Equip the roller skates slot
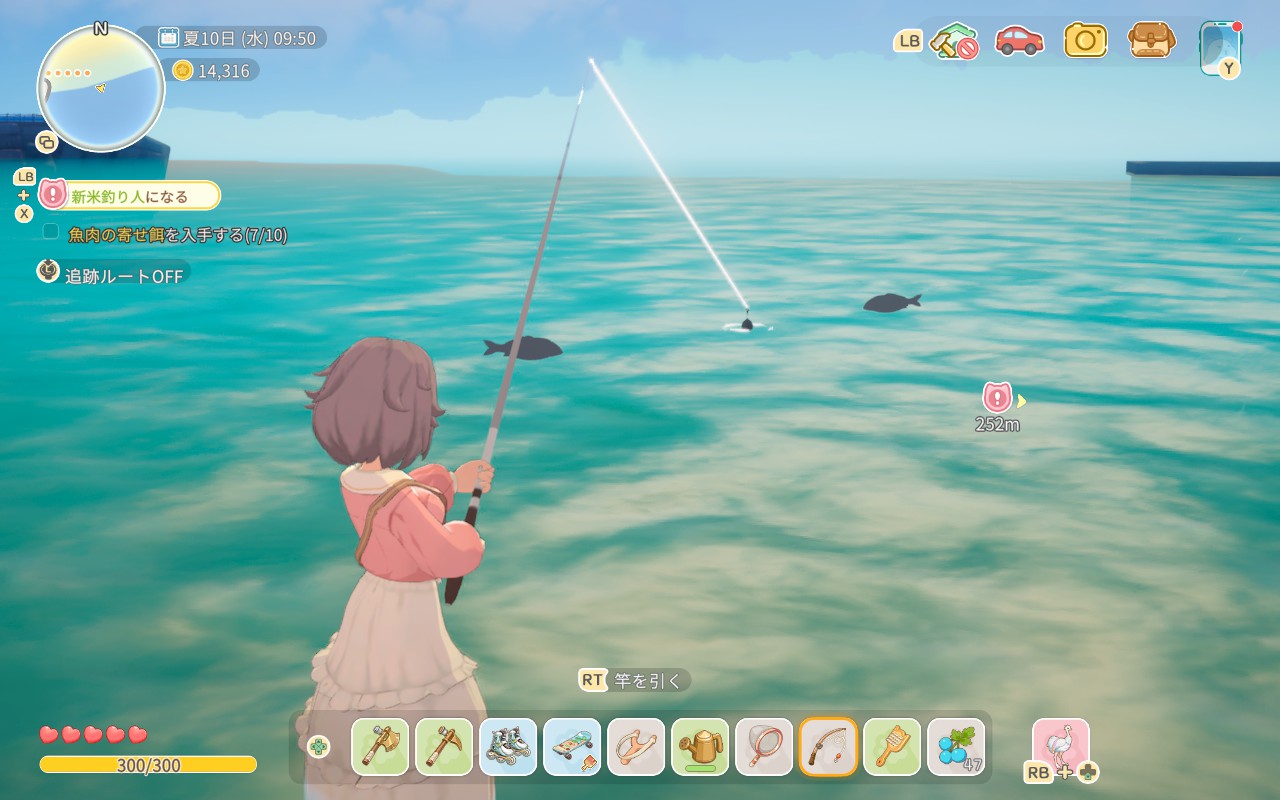1280x800 pixels. pyautogui.click(x=508, y=747)
